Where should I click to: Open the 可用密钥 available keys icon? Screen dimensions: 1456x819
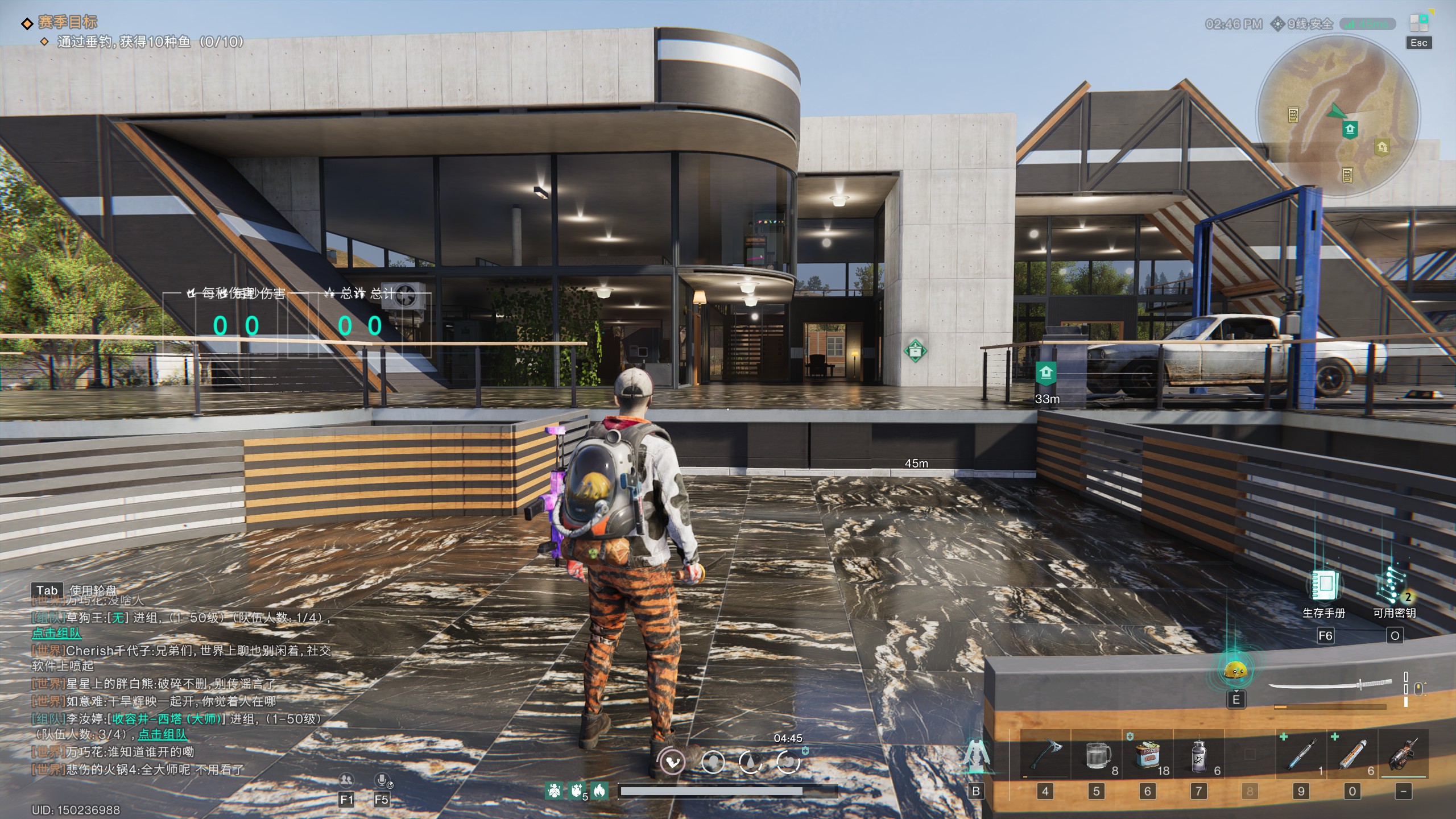click(1393, 586)
